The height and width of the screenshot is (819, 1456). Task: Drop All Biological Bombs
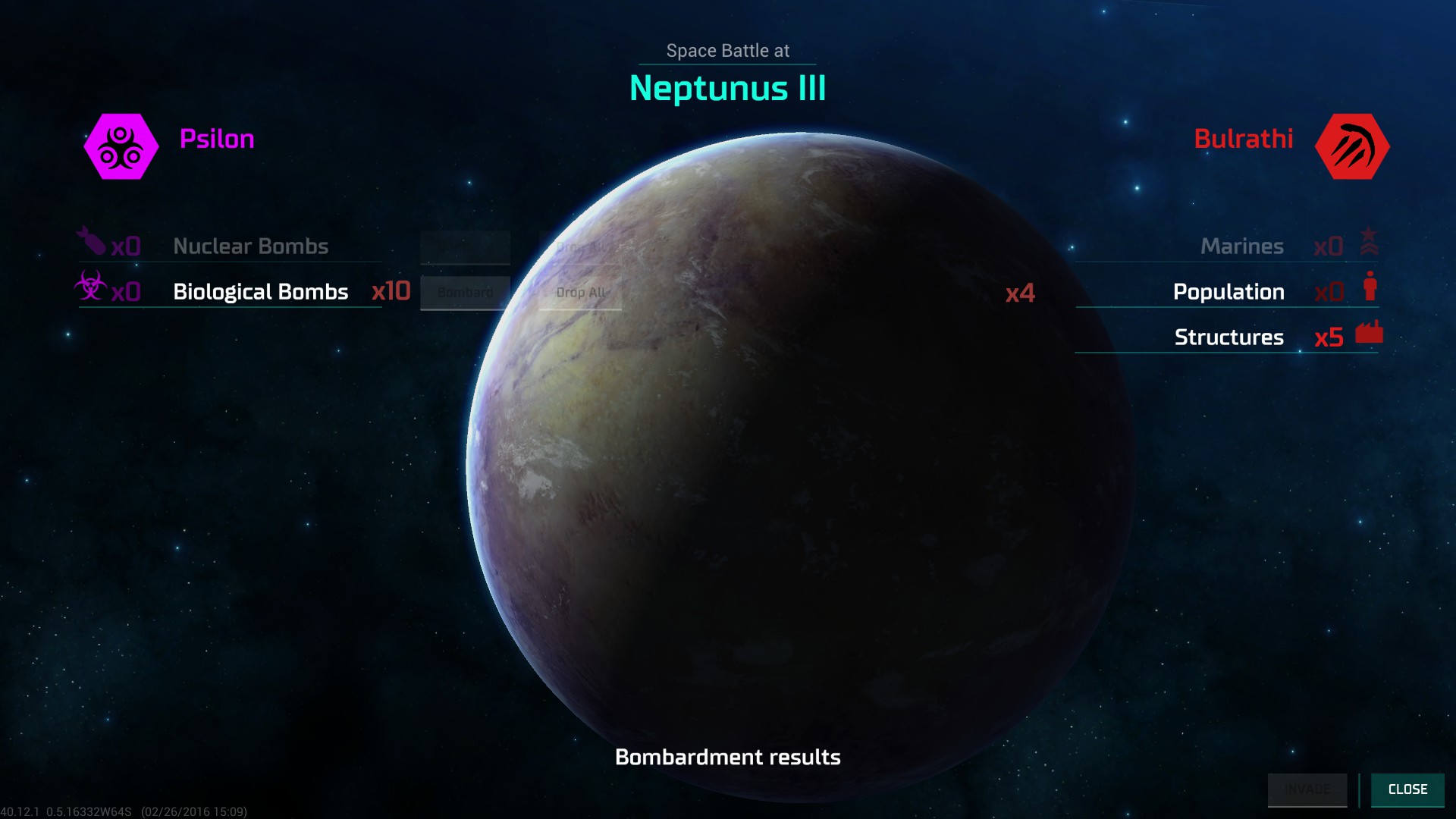(580, 293)
